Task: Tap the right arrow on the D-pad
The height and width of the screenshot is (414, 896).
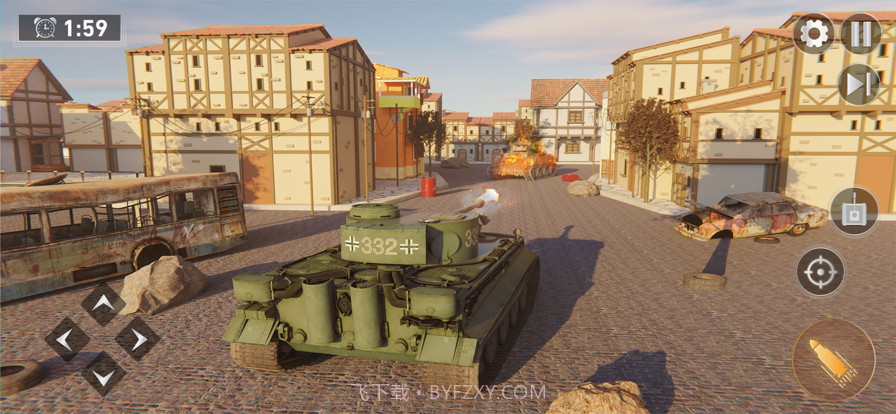Action: coord(138,339)
